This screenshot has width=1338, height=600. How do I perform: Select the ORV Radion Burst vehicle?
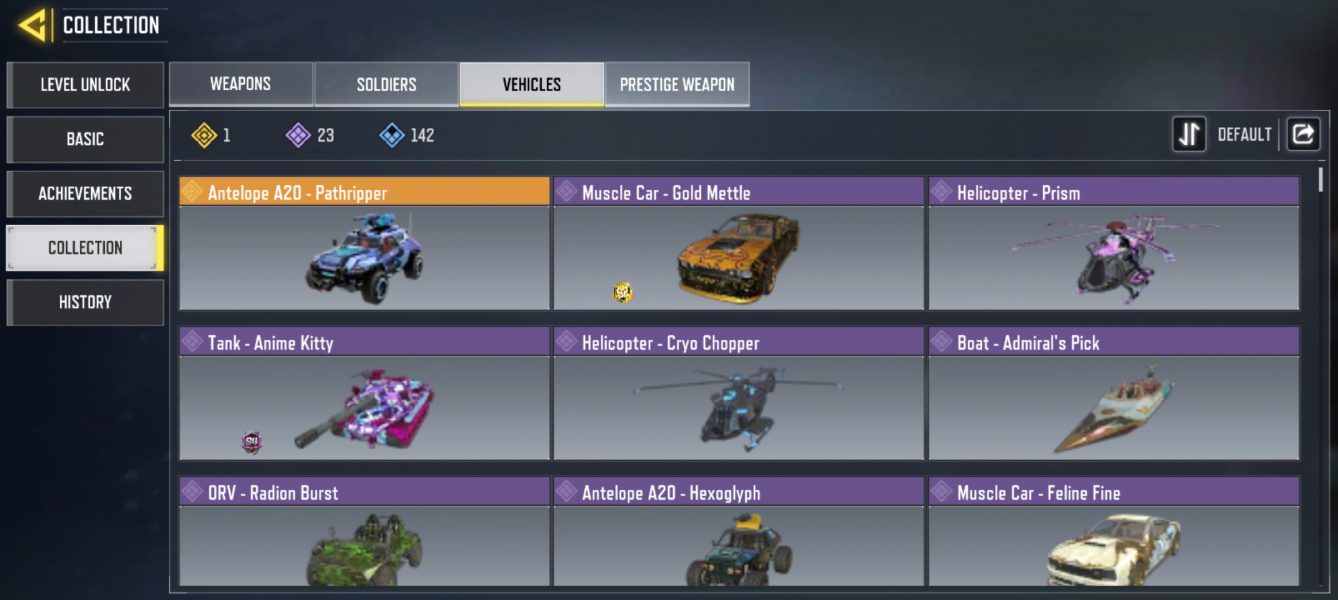[364, 532]
